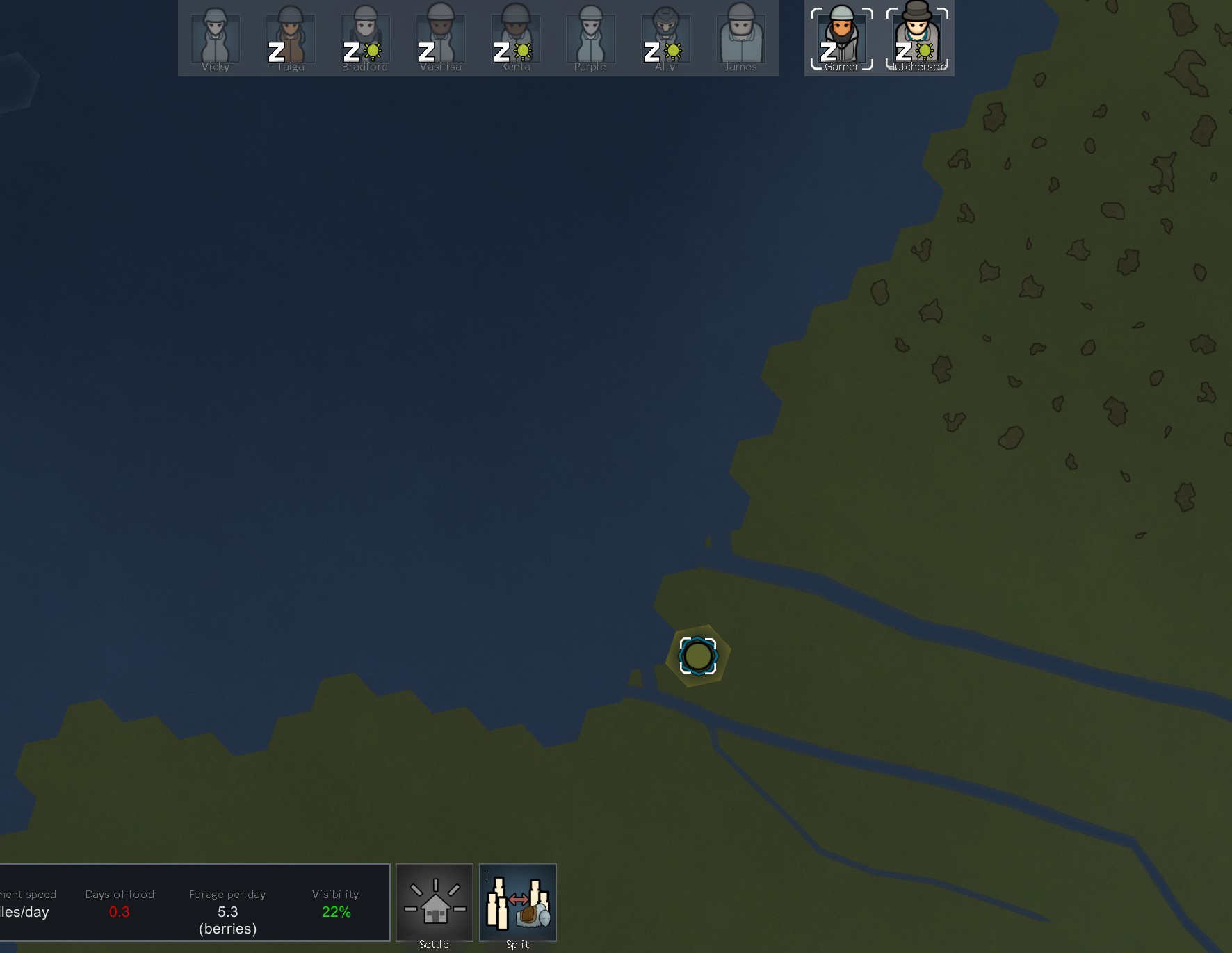
Task: Deselect Hutcherson's highlighted portrait
Action: (916, 38)
